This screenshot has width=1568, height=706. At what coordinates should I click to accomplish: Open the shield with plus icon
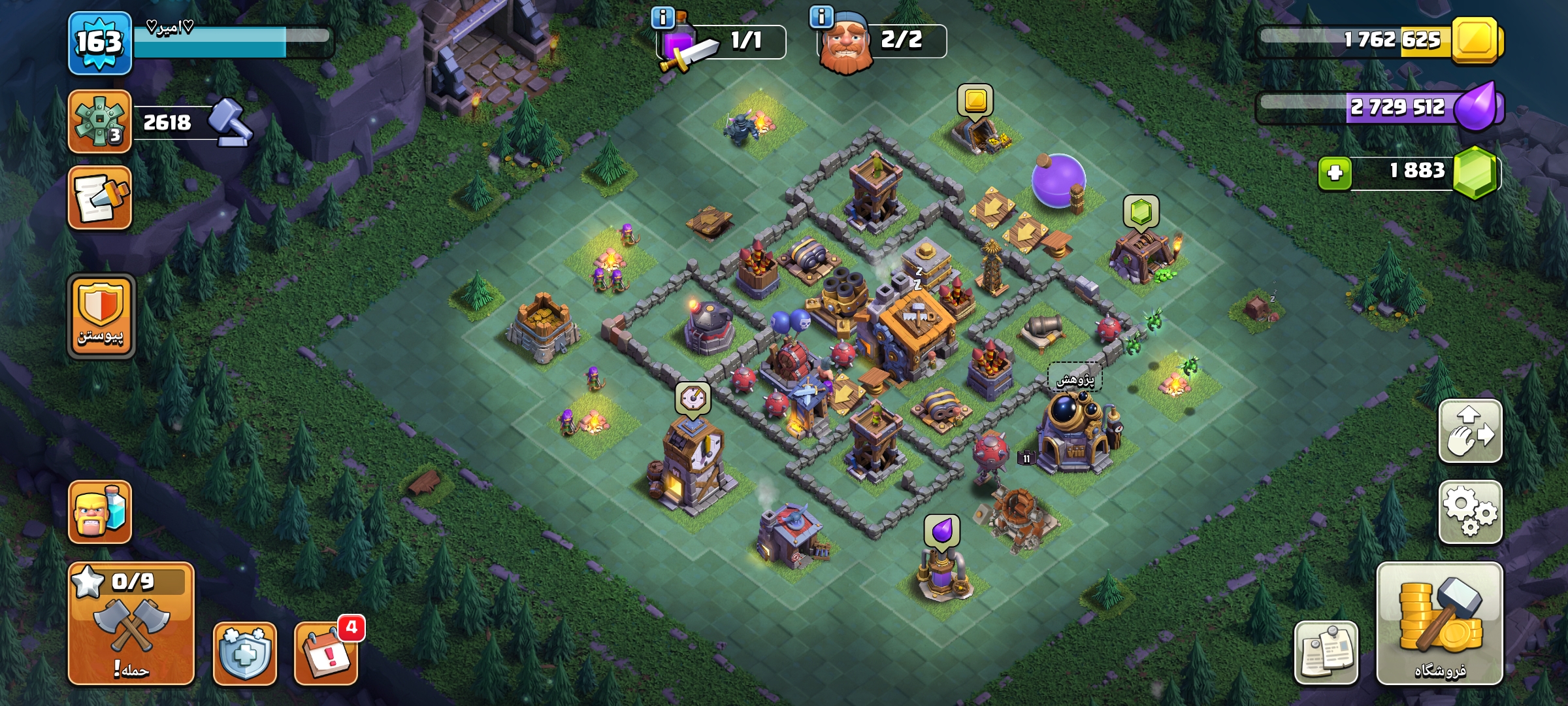[244, 653]
